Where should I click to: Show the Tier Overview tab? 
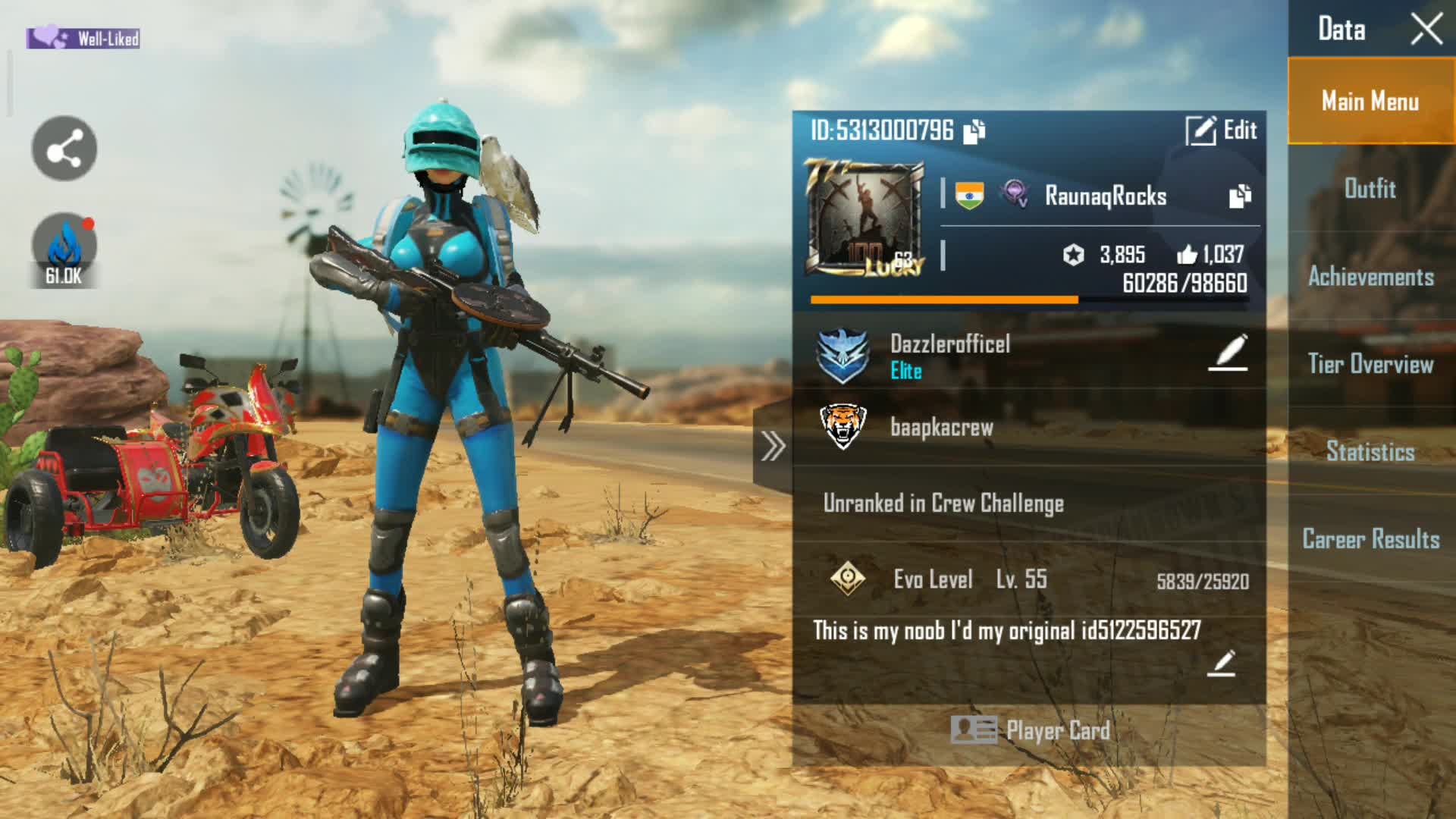1370,364
